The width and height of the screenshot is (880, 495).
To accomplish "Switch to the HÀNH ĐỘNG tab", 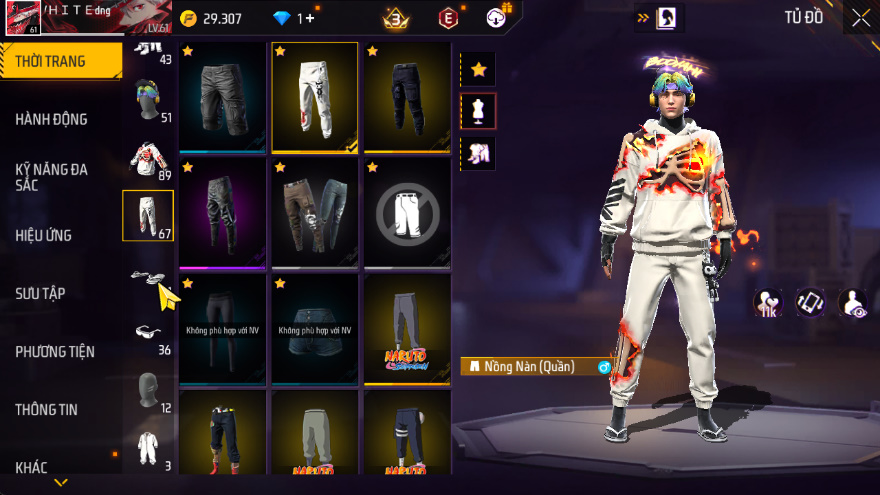I will pos(51,119).
